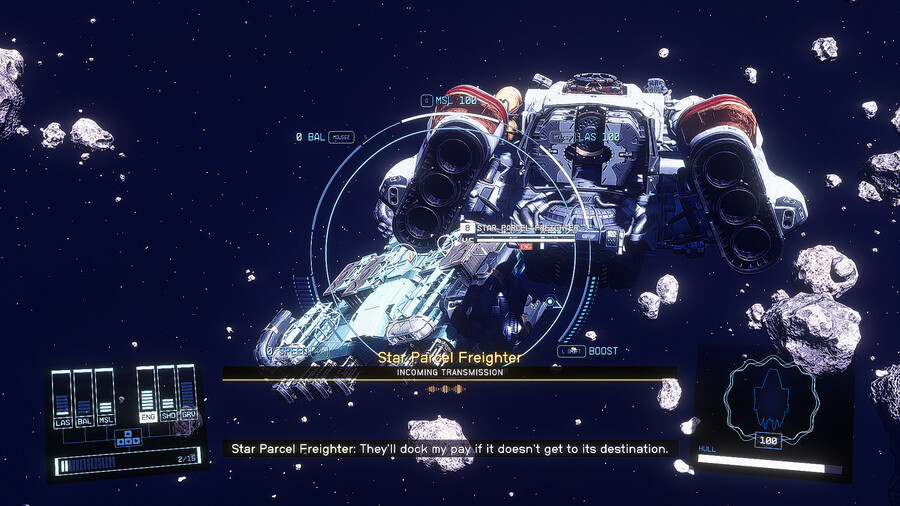Select the LAS laser power column
This screenshot has height=506, width=900.
(62, 399)
